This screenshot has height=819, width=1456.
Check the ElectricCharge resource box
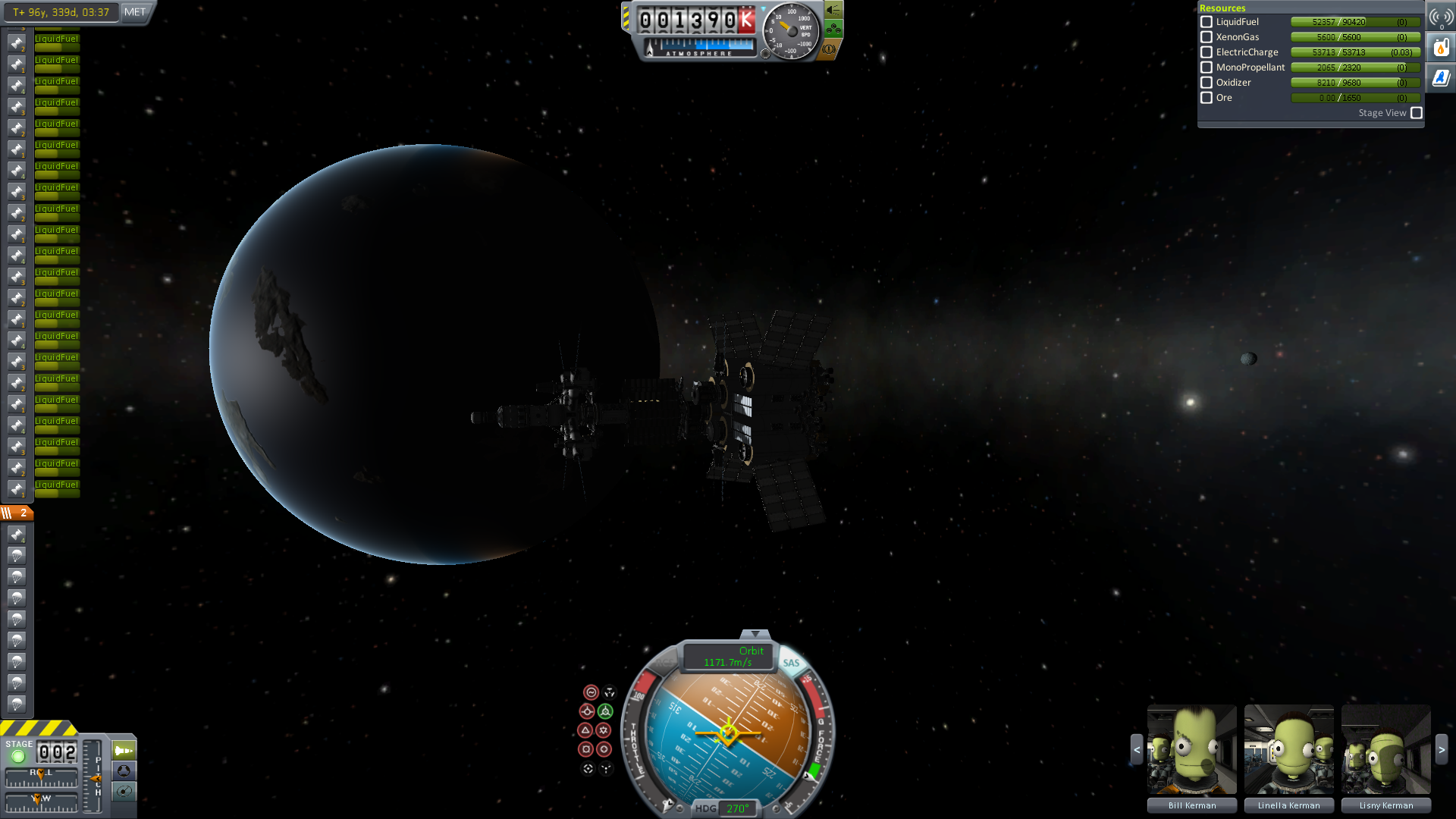click(x=1207, y=52)
